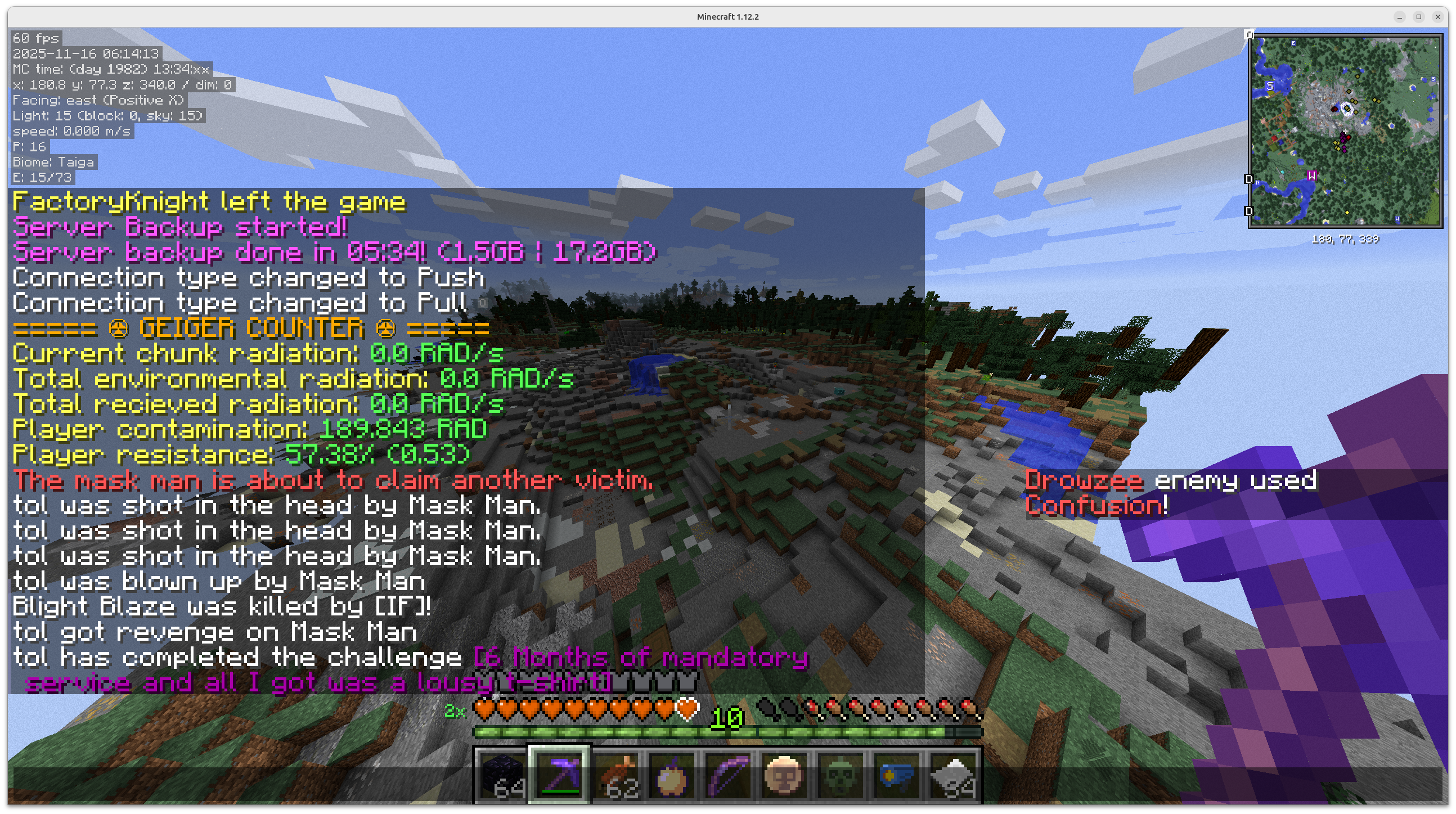Select the purple pickaxe hotbar slot
1456x814 pixels.
pyautogui.click(x=559, y=775)
